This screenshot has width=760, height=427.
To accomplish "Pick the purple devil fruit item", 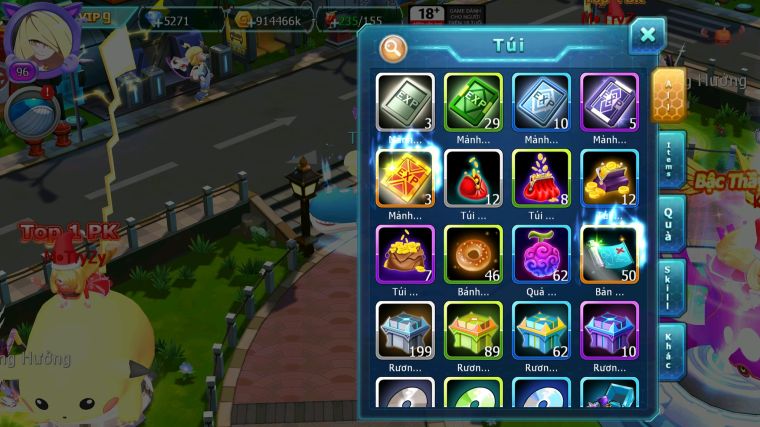I will point(541,254).
